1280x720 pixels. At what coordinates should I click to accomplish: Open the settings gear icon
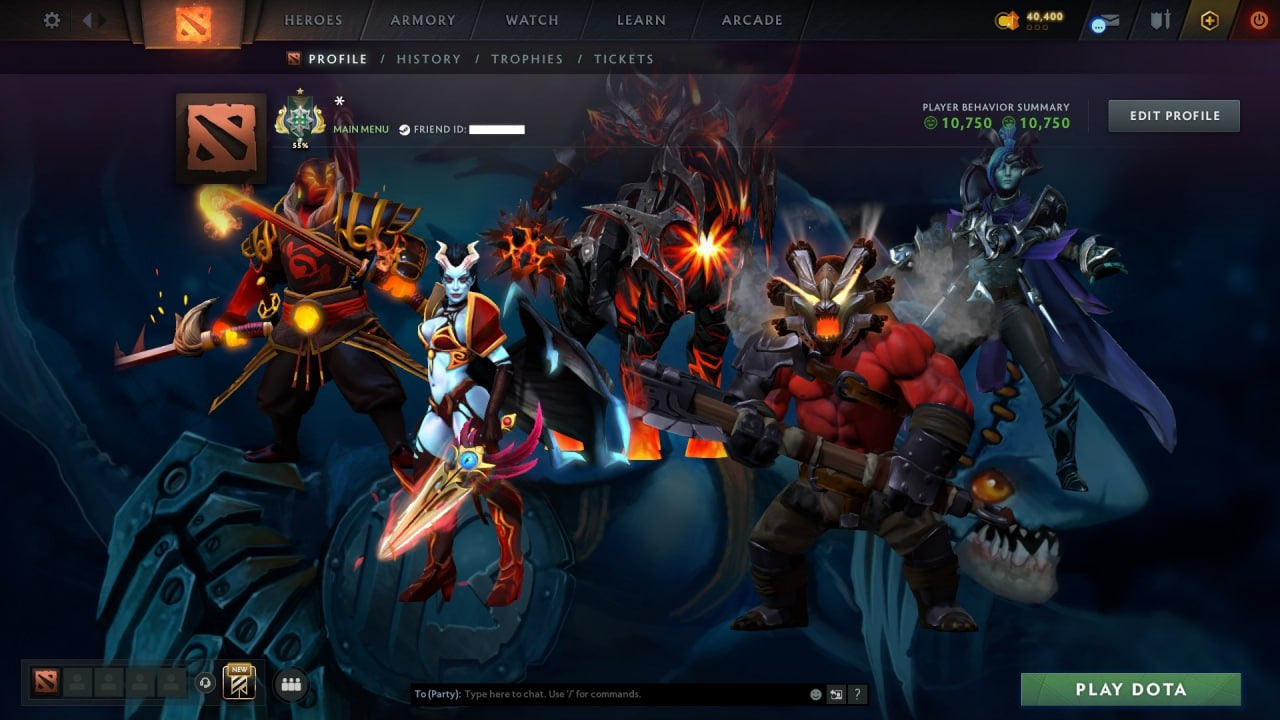click(x=50, y=20)
